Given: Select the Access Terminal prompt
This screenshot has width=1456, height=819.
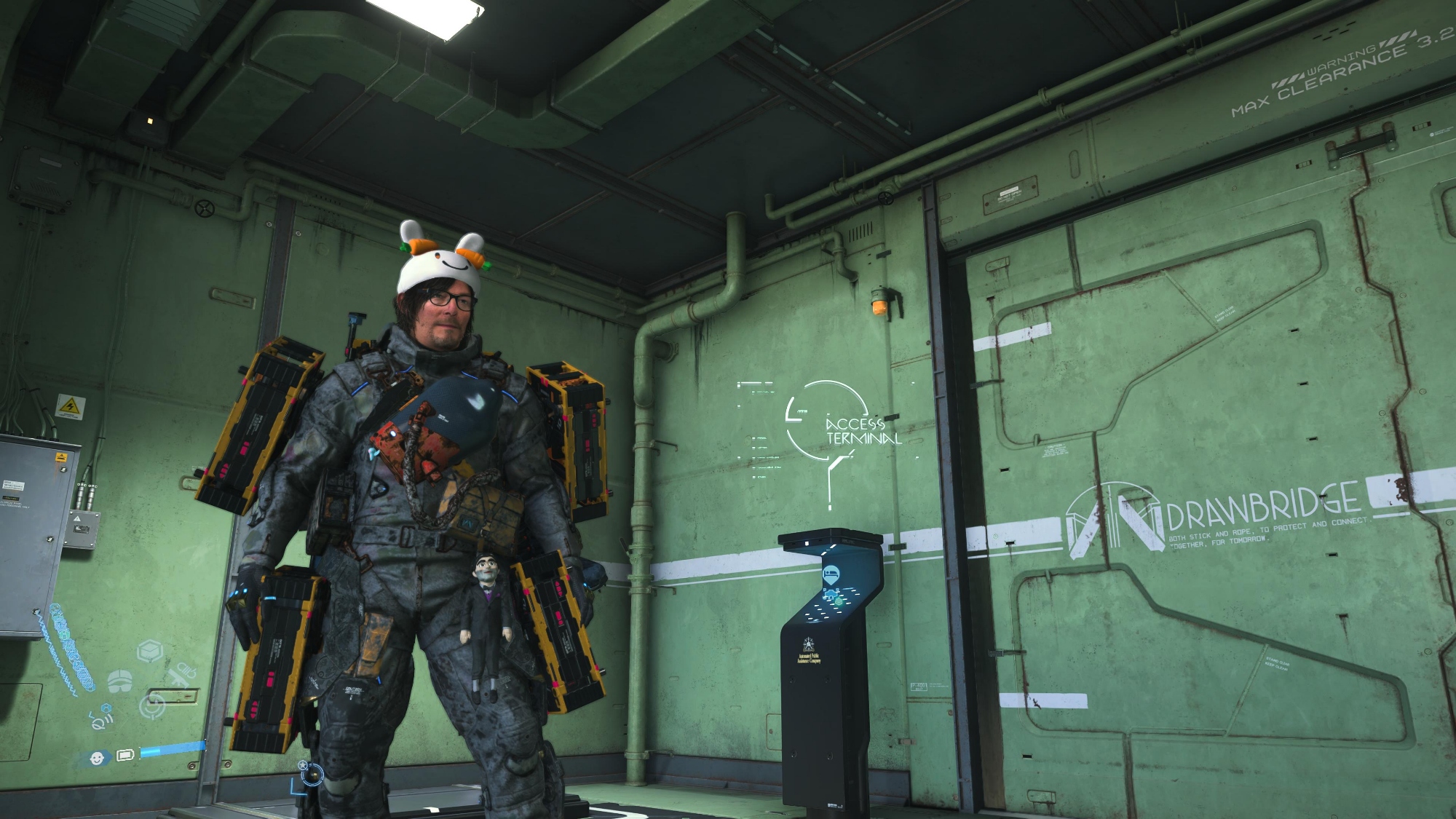Looking at the screenshot, I should coord(863,431).
